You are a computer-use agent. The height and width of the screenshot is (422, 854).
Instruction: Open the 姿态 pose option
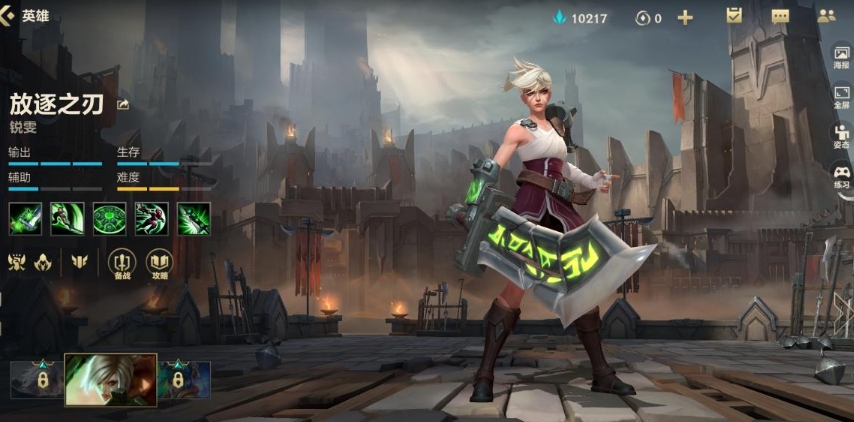coord(841,137)
